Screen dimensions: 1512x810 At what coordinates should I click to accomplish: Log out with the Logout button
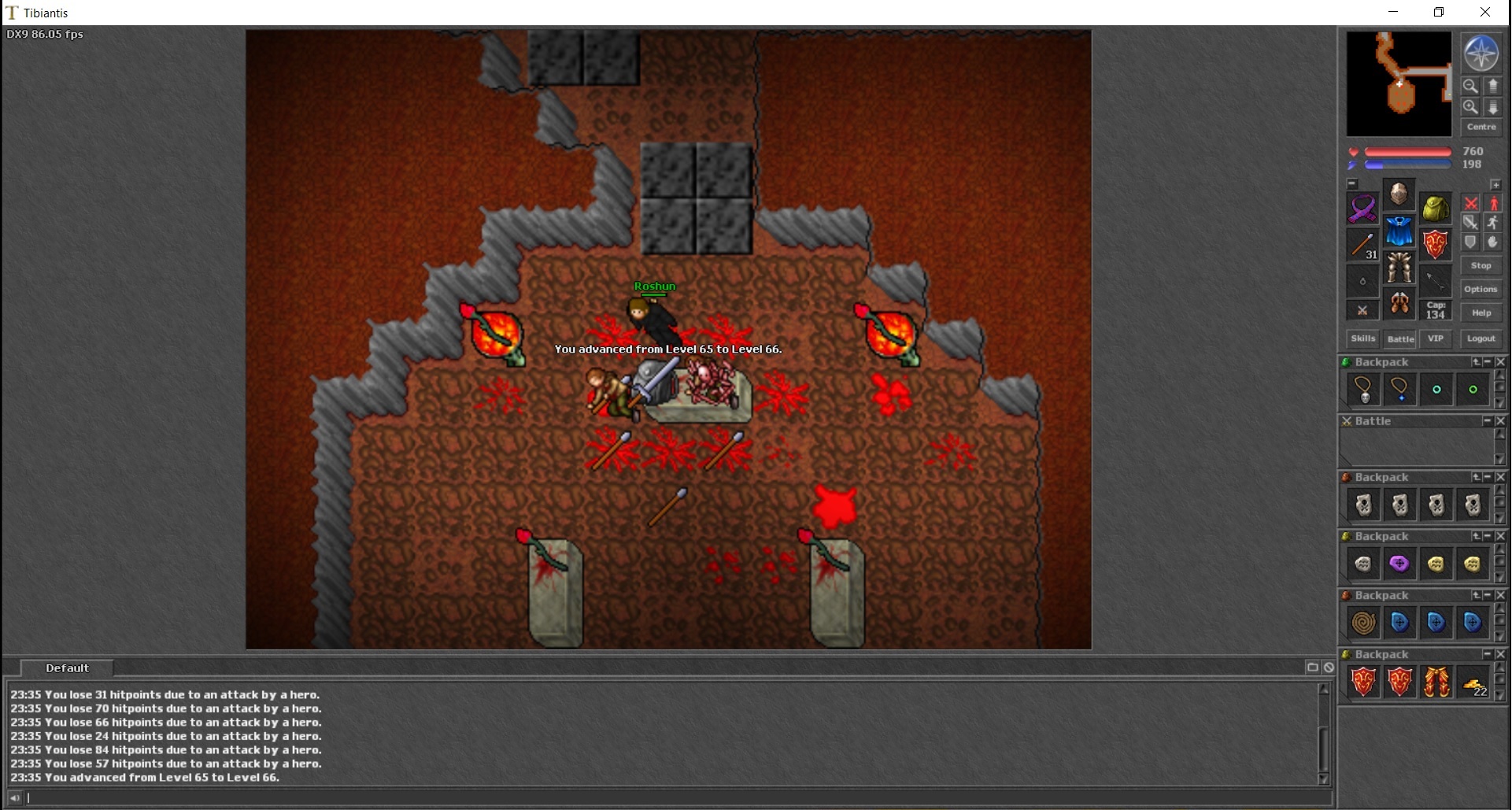pos(1481,338)
